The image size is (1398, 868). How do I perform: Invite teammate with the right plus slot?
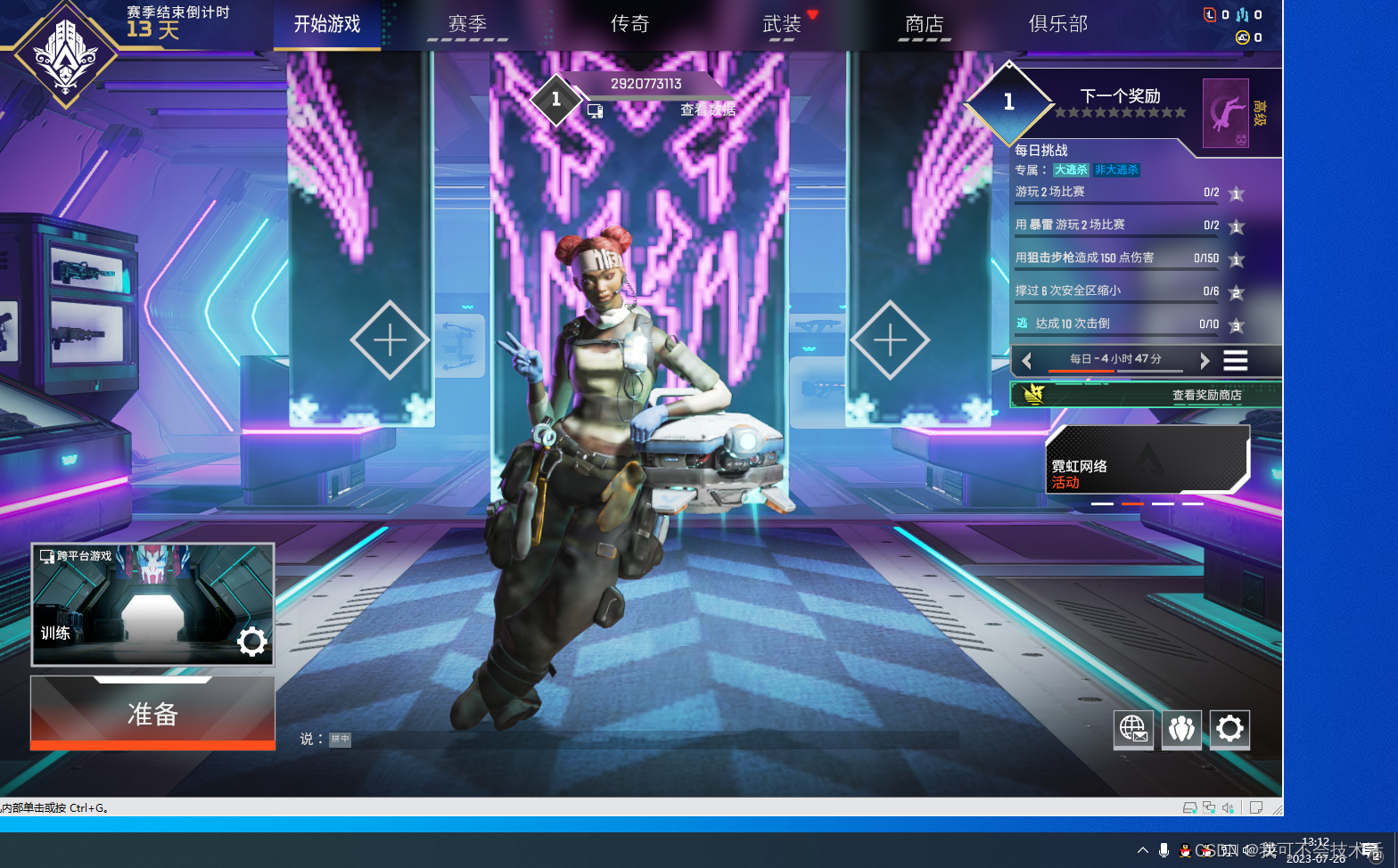[890, 340]
